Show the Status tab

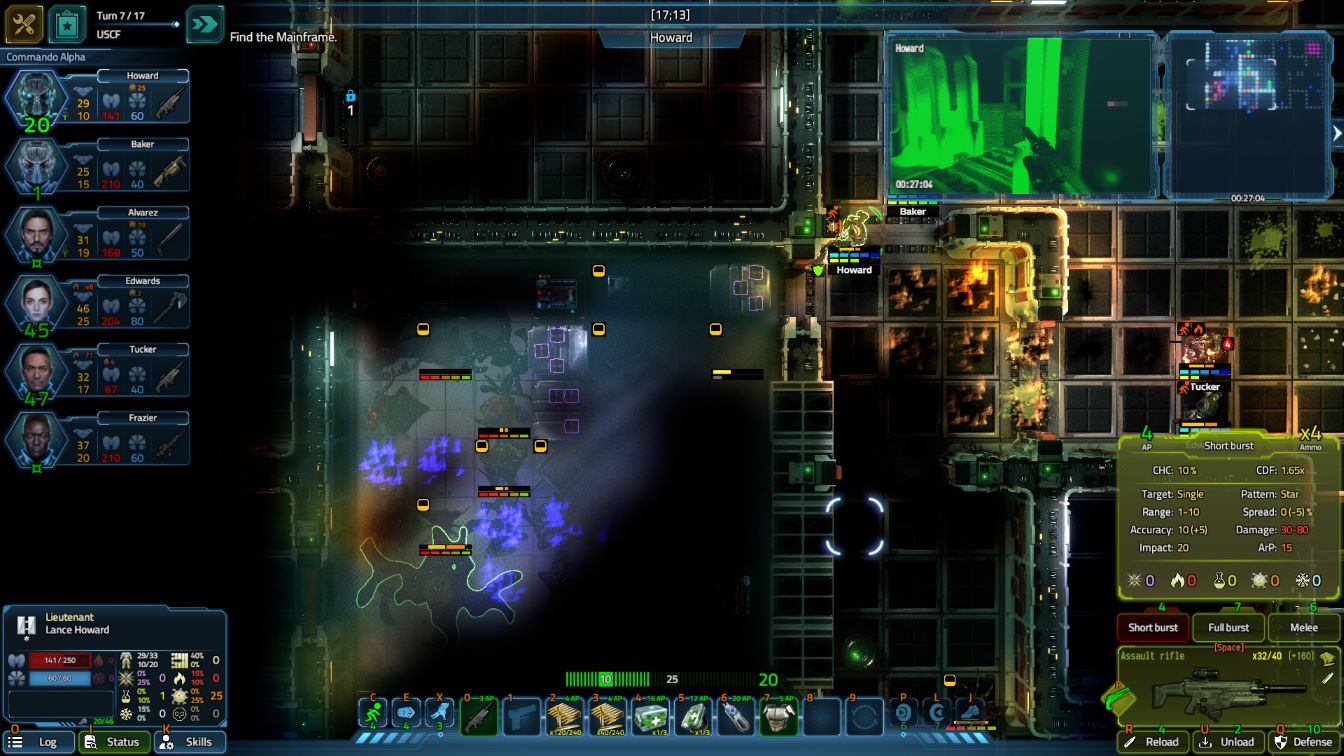tap(114, 742)
